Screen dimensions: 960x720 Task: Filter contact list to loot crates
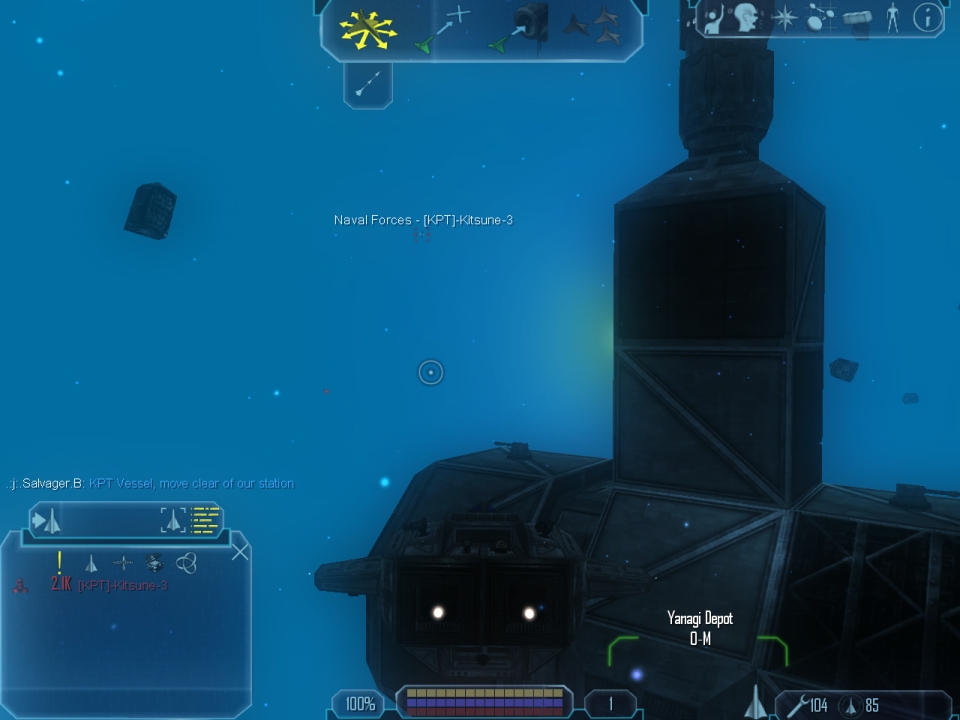coord(154,563)
